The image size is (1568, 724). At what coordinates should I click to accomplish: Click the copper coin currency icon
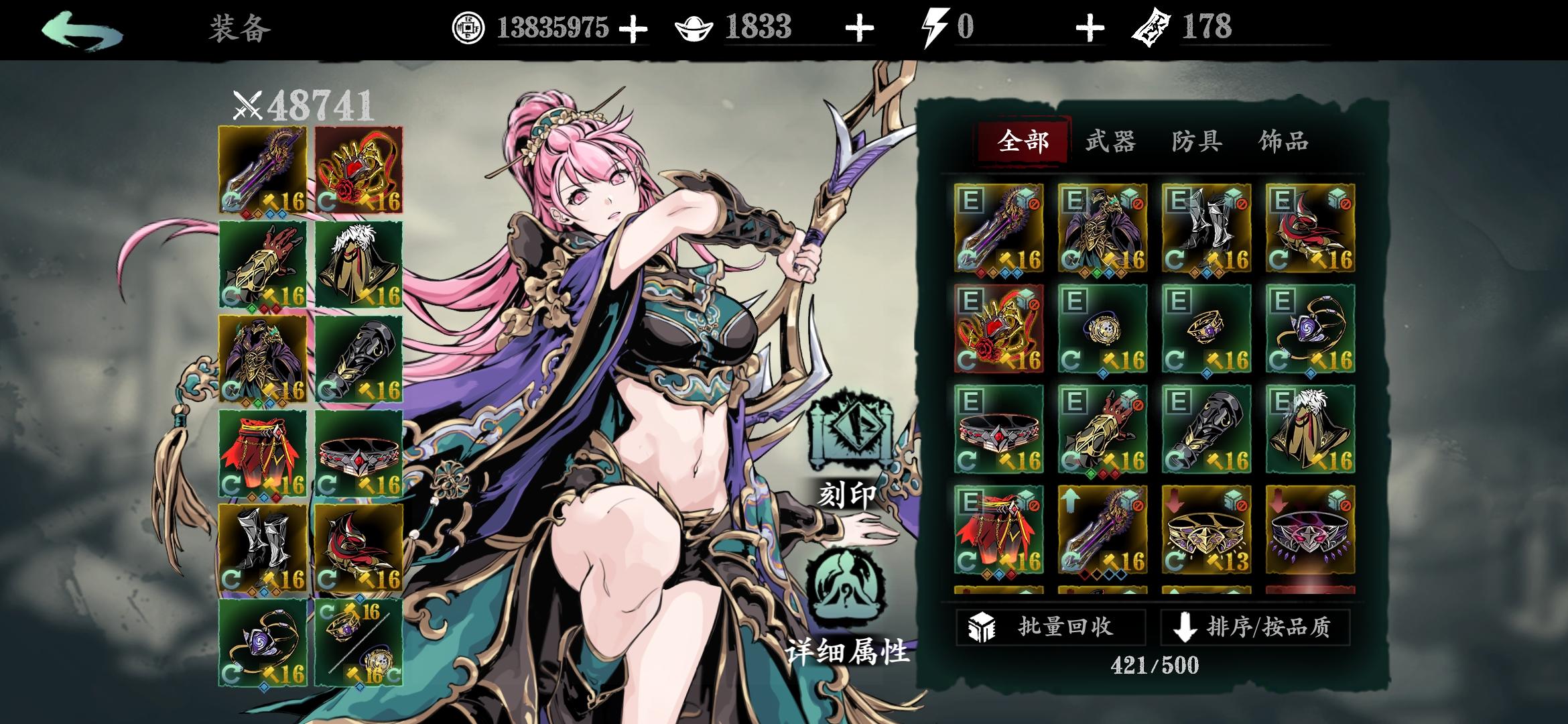point(469,28)
